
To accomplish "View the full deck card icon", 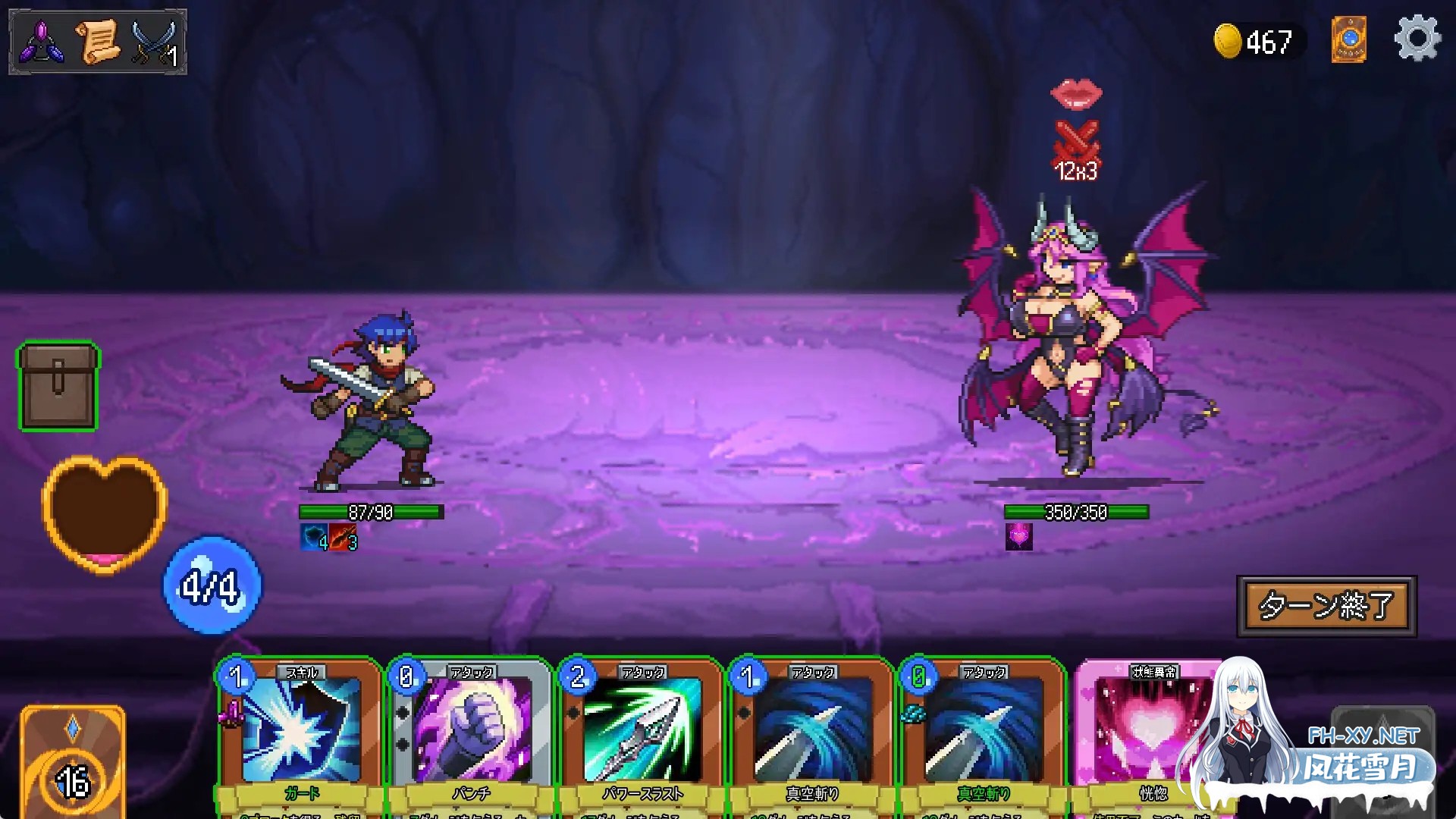I will click(1348, 39).
